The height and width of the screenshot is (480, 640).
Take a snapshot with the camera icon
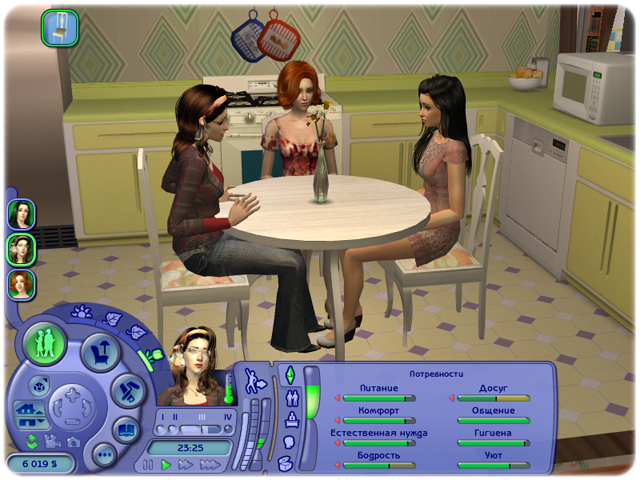(73, 441)
